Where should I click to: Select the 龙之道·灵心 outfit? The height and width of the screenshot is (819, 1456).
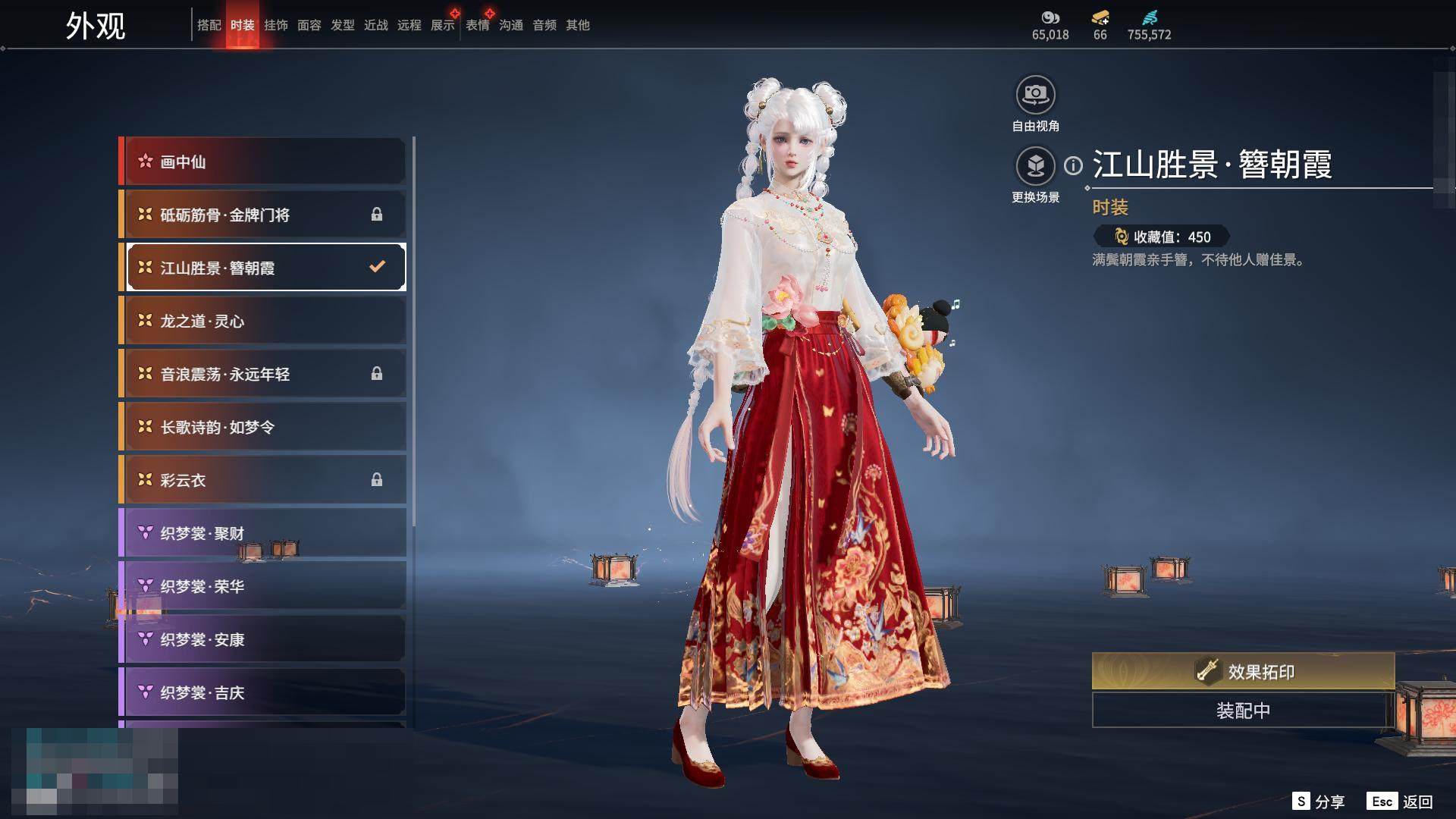pos(265,321)
